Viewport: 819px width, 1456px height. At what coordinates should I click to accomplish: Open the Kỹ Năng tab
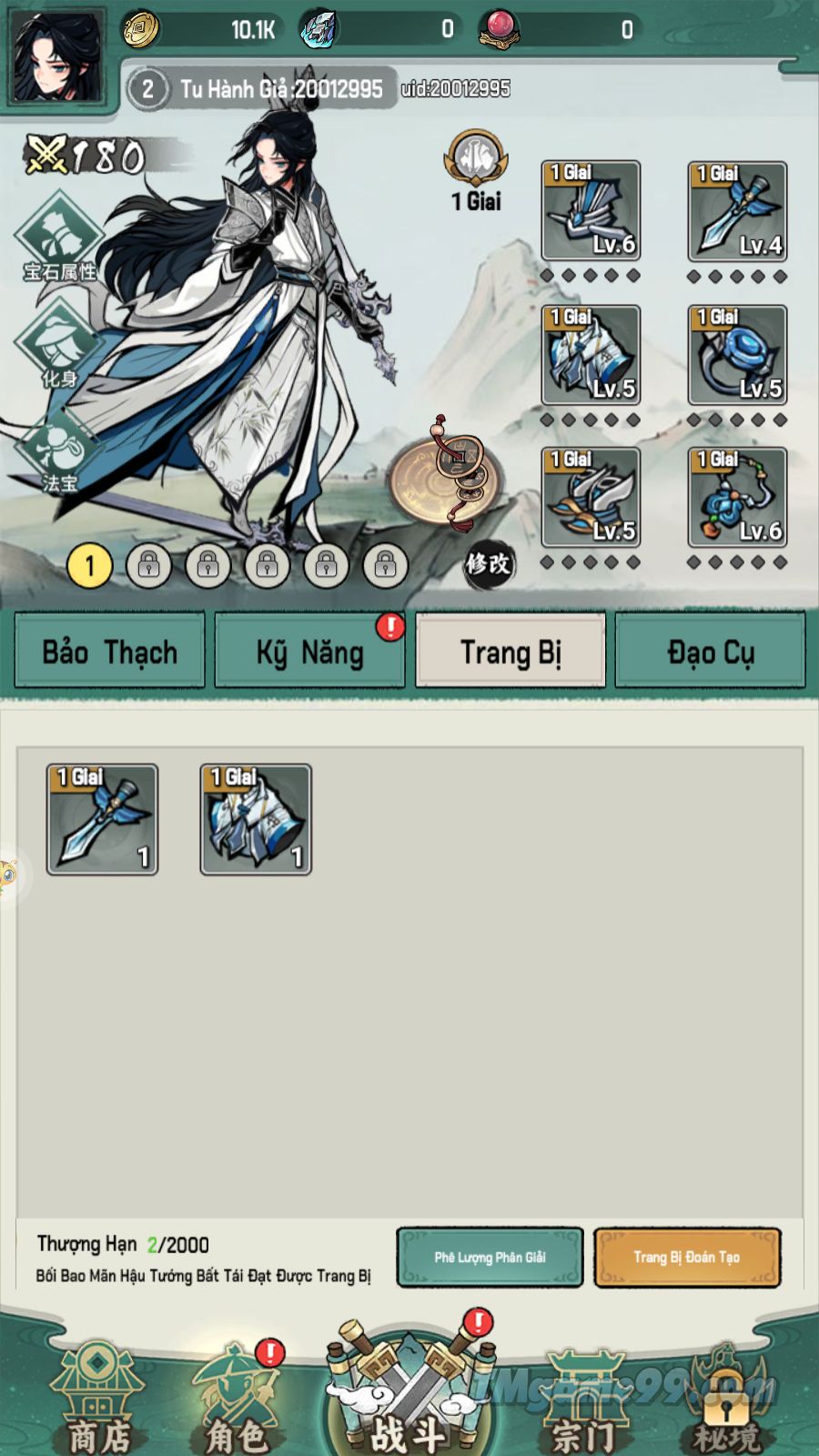tap(309, 651)
